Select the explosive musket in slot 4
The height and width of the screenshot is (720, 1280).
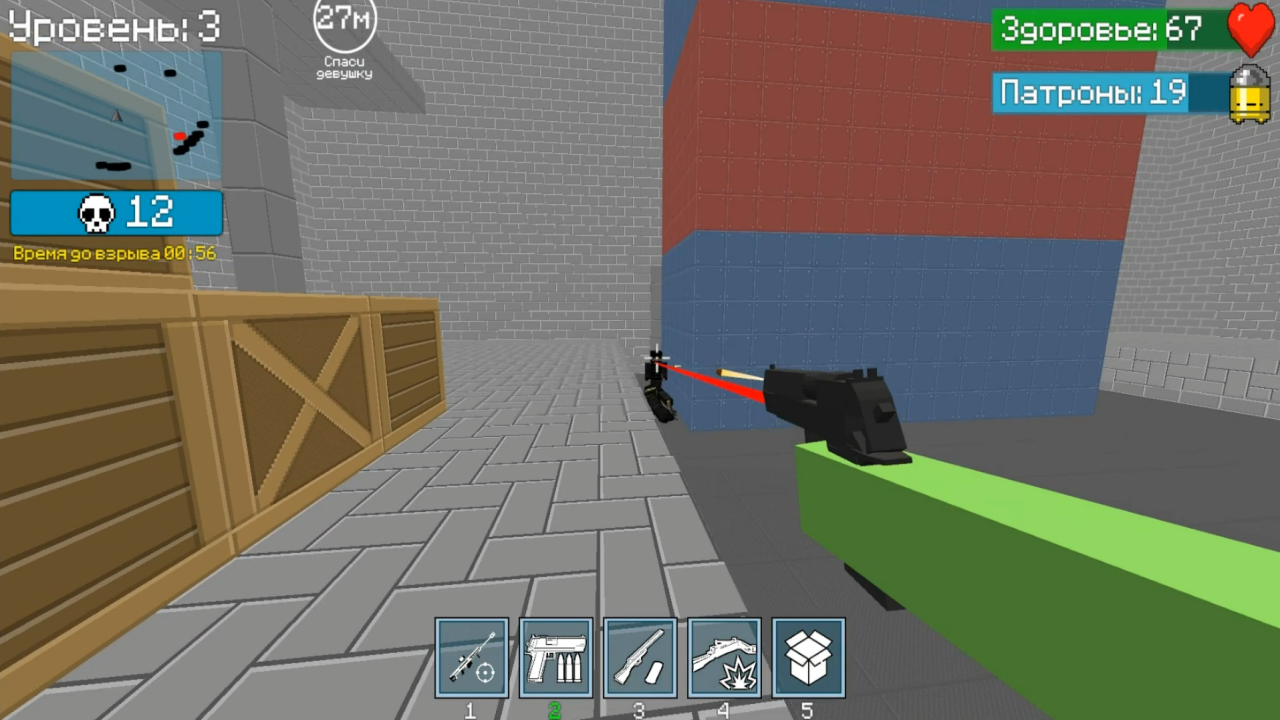point(724,657)
